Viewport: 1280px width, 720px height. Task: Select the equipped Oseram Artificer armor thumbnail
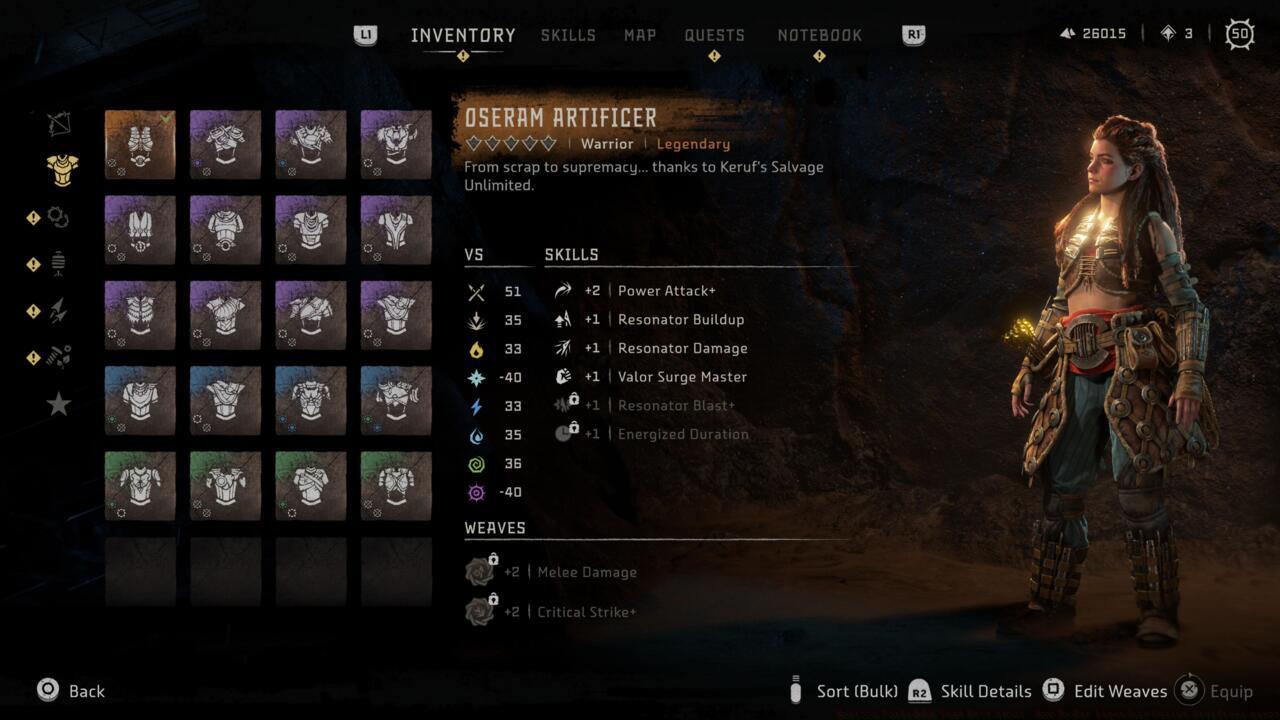click(140, 143)
